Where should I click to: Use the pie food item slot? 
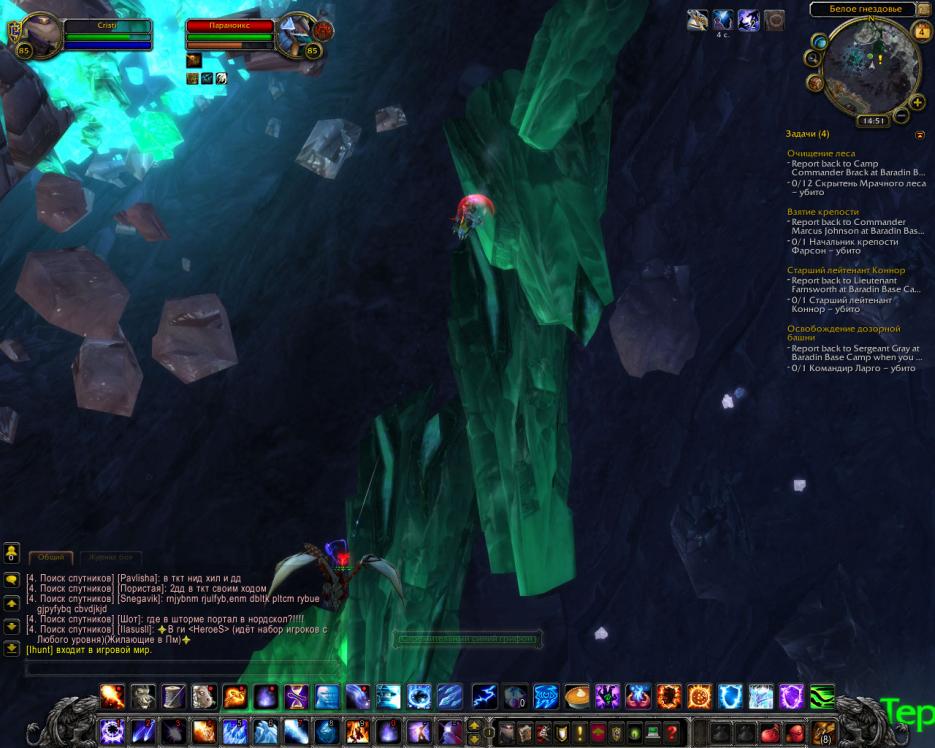tap(577, 696)
